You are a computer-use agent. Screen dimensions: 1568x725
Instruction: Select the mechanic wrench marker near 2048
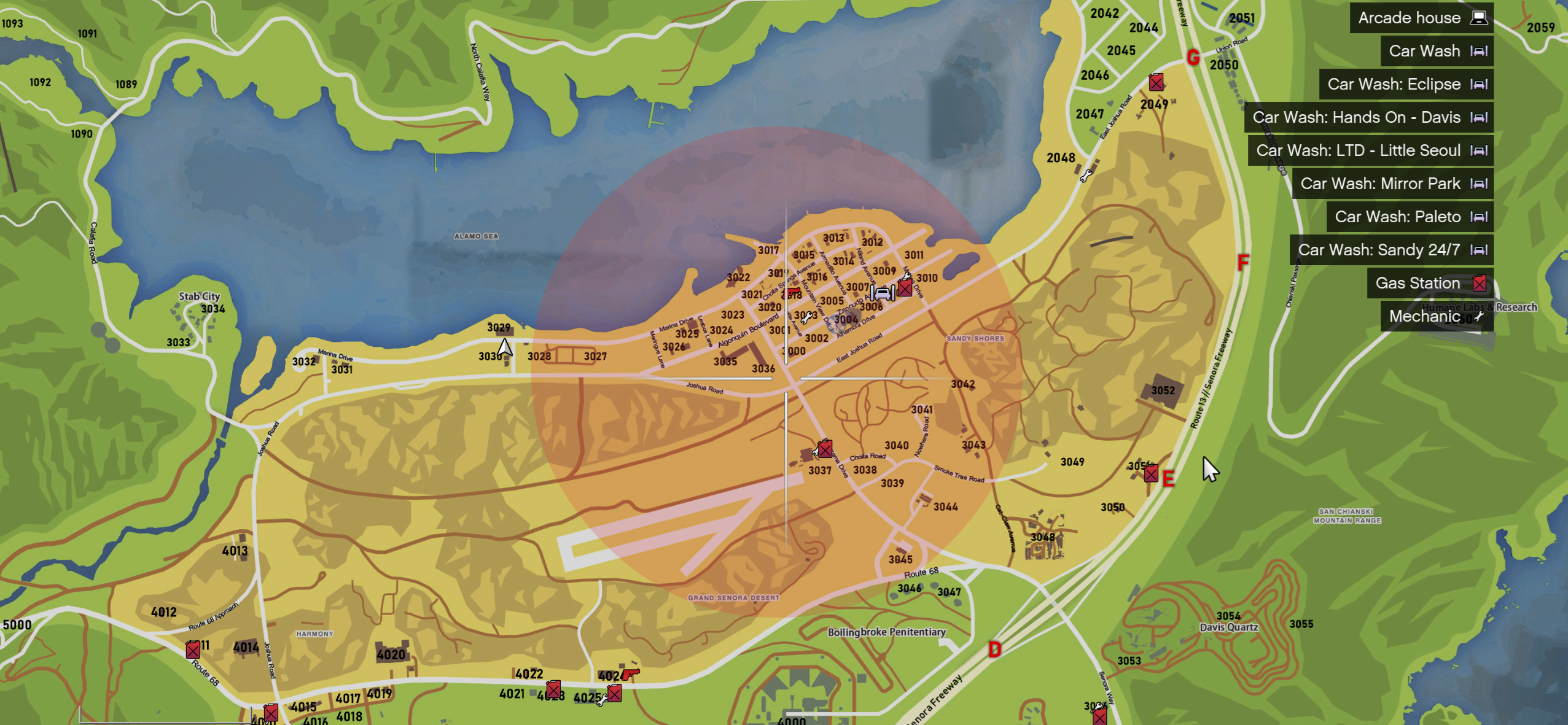pos(1086,176)
